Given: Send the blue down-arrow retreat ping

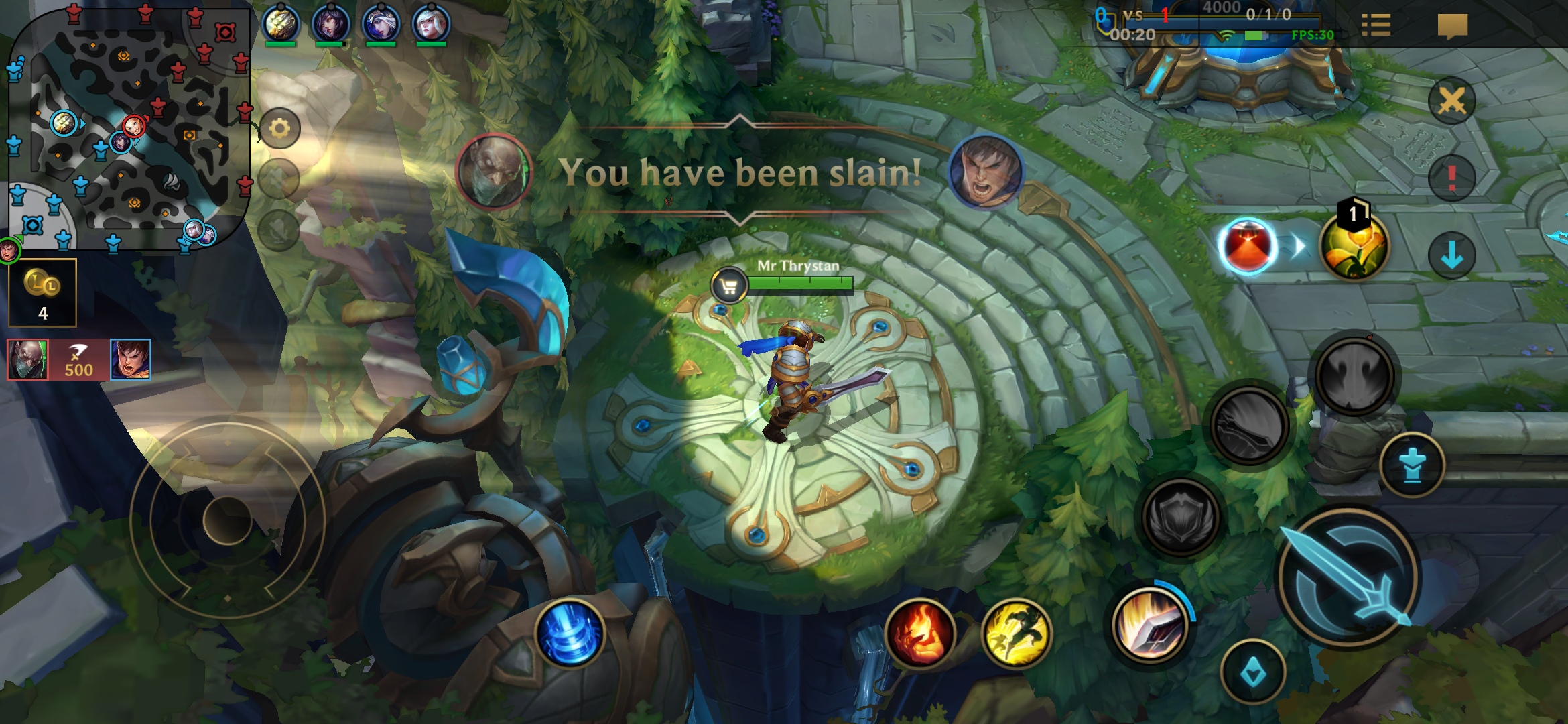Looking at the screenshot, I should [1451, 255].
